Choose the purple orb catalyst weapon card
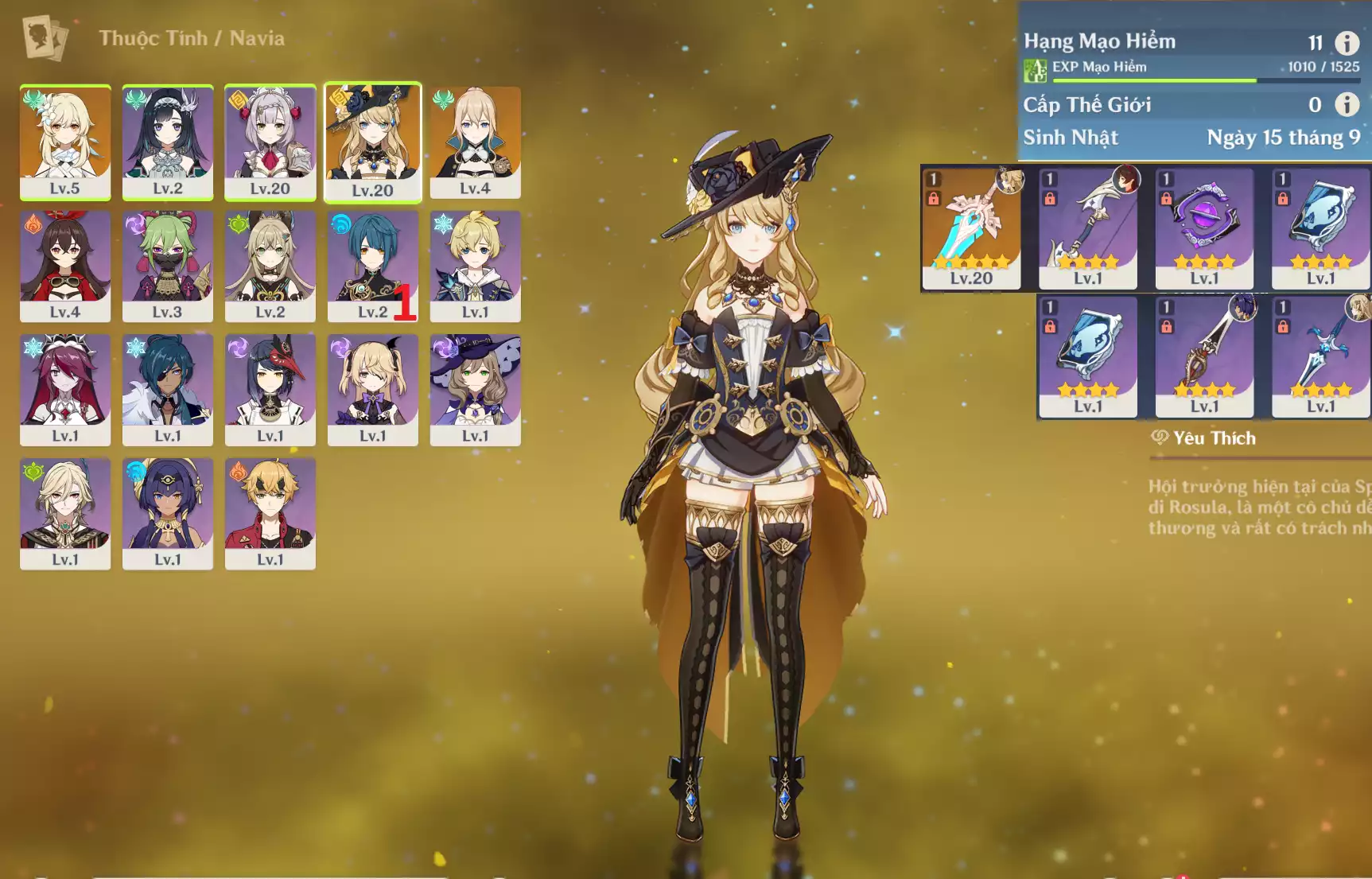1372x879 pixels. [x=1204, y=228]
